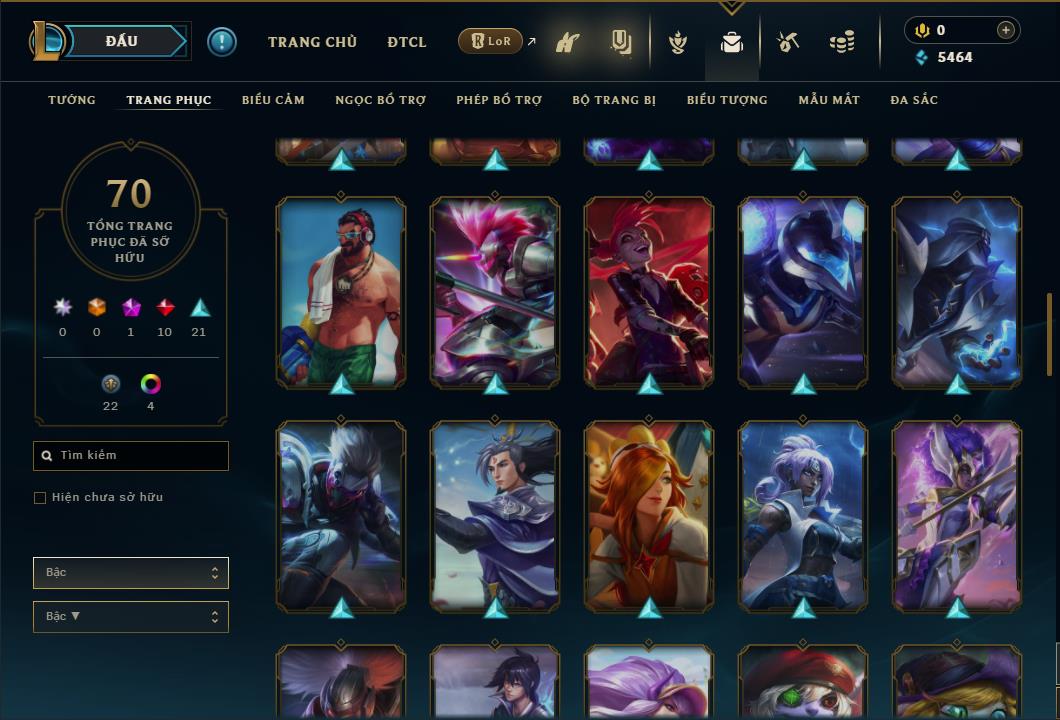The height and width of the screenshot is (720, 1060).
Task: Switch to the BỘ TRANG BỊ tab
Action: pyautogui.click(x=614, y=100)
